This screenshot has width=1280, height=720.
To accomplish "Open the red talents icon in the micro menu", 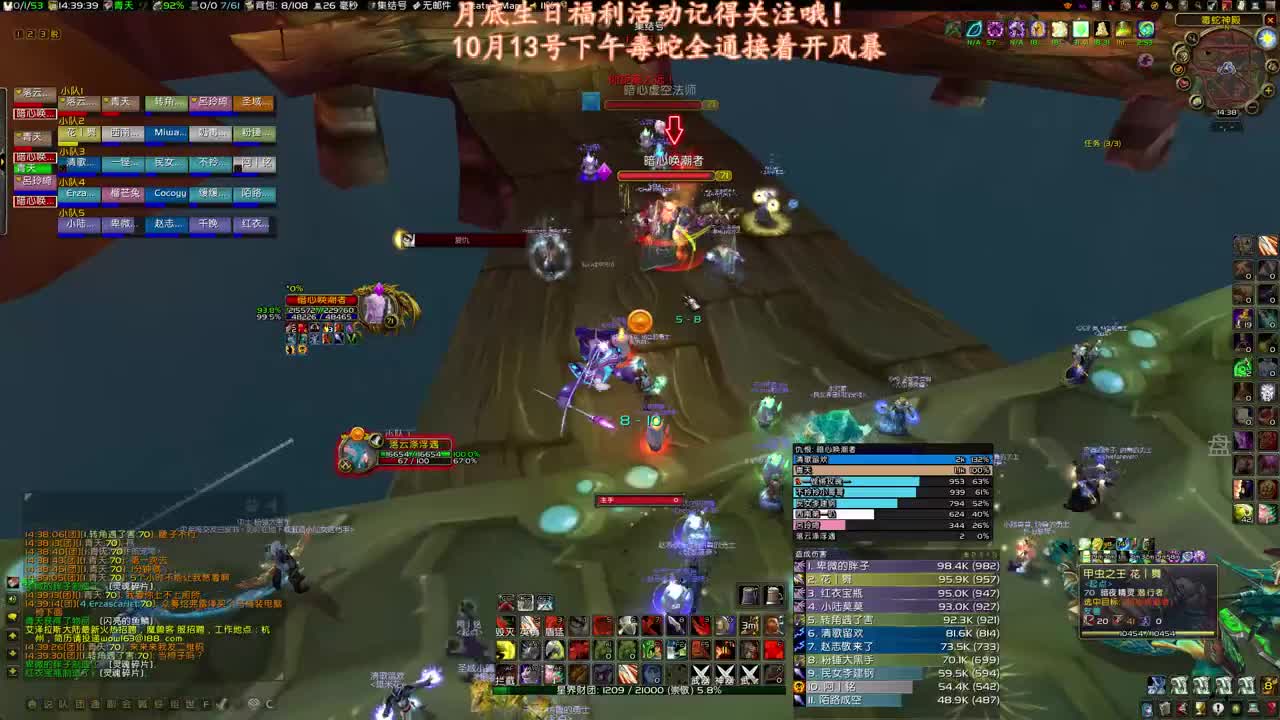I will (x=1183, y=708).
